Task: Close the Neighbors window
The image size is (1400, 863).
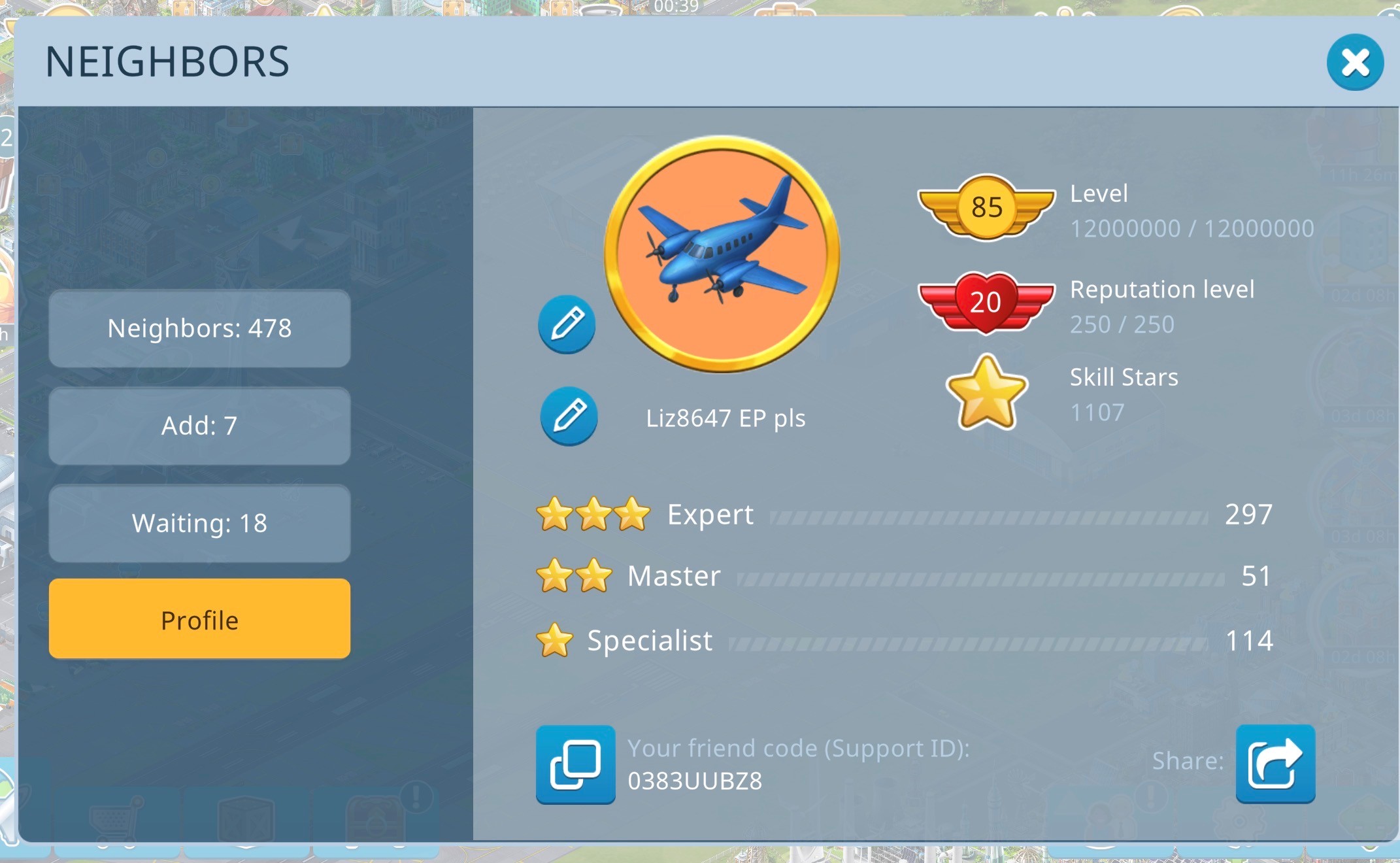Action: [x=1354, y=63]
